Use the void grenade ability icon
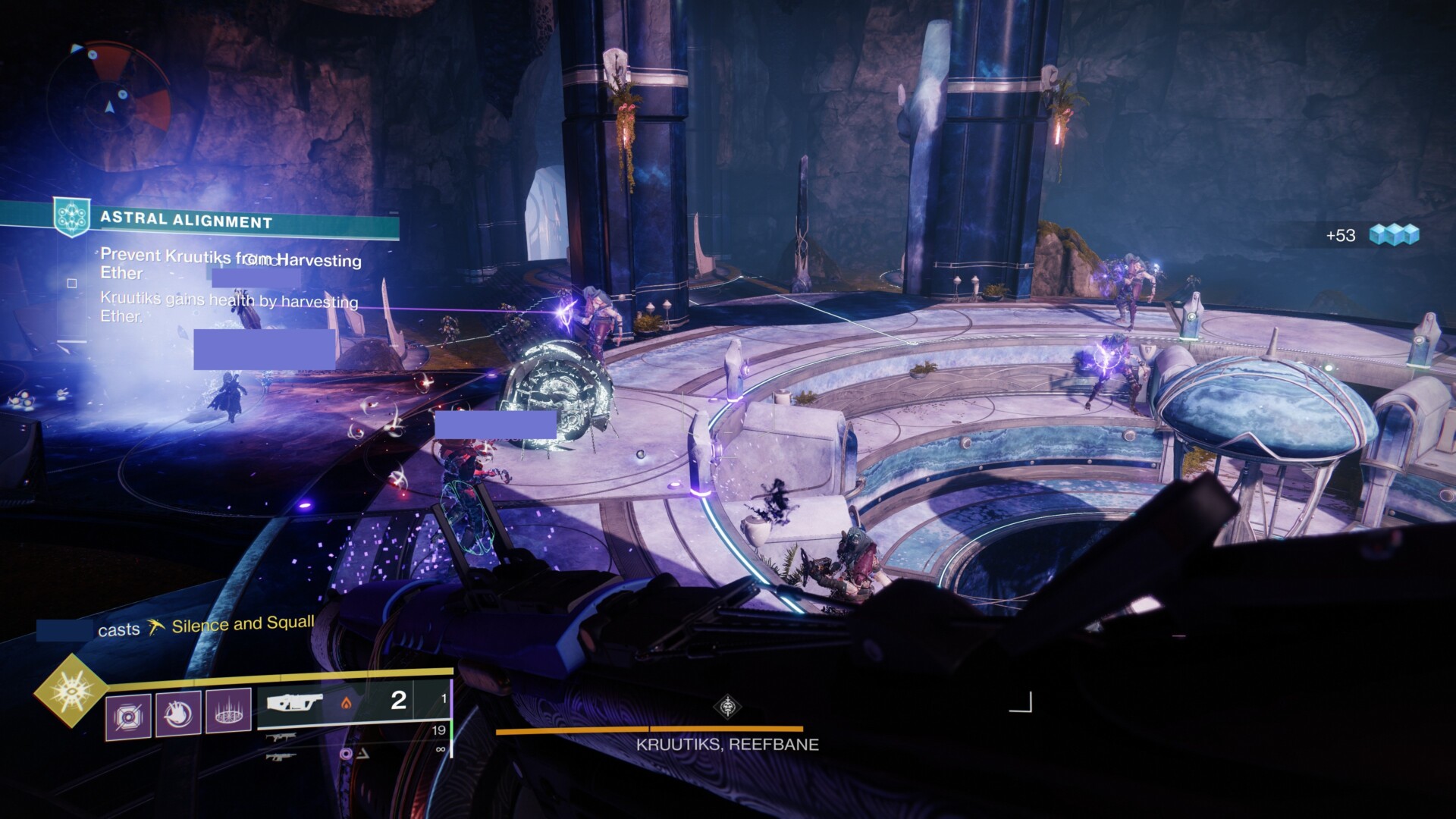The image size is (1456, 819). pos(127,715)
